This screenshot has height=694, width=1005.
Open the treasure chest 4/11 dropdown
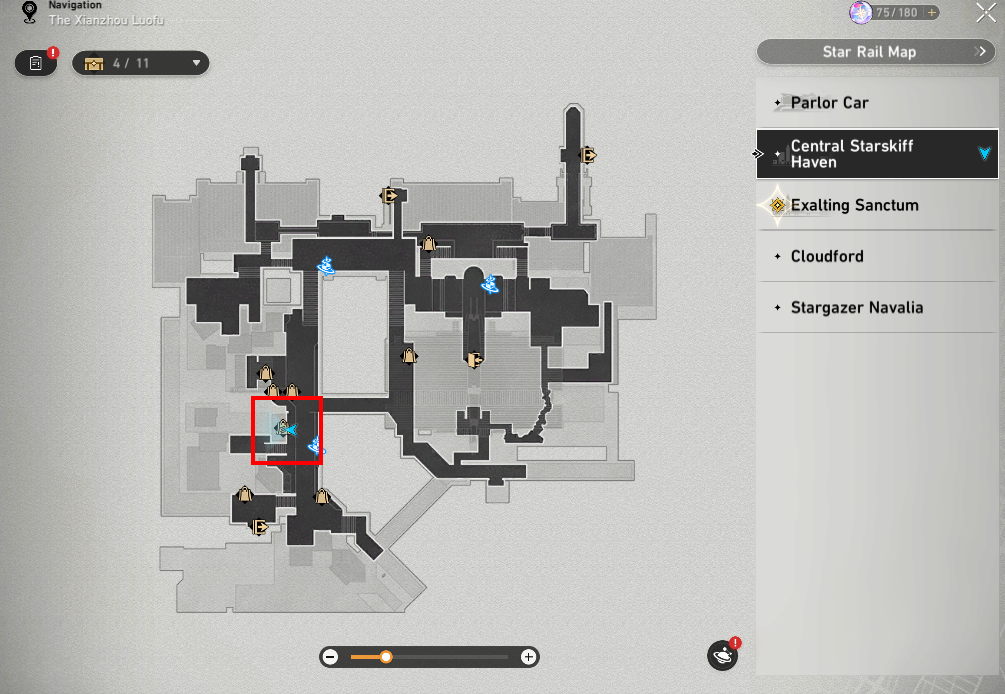140,63
